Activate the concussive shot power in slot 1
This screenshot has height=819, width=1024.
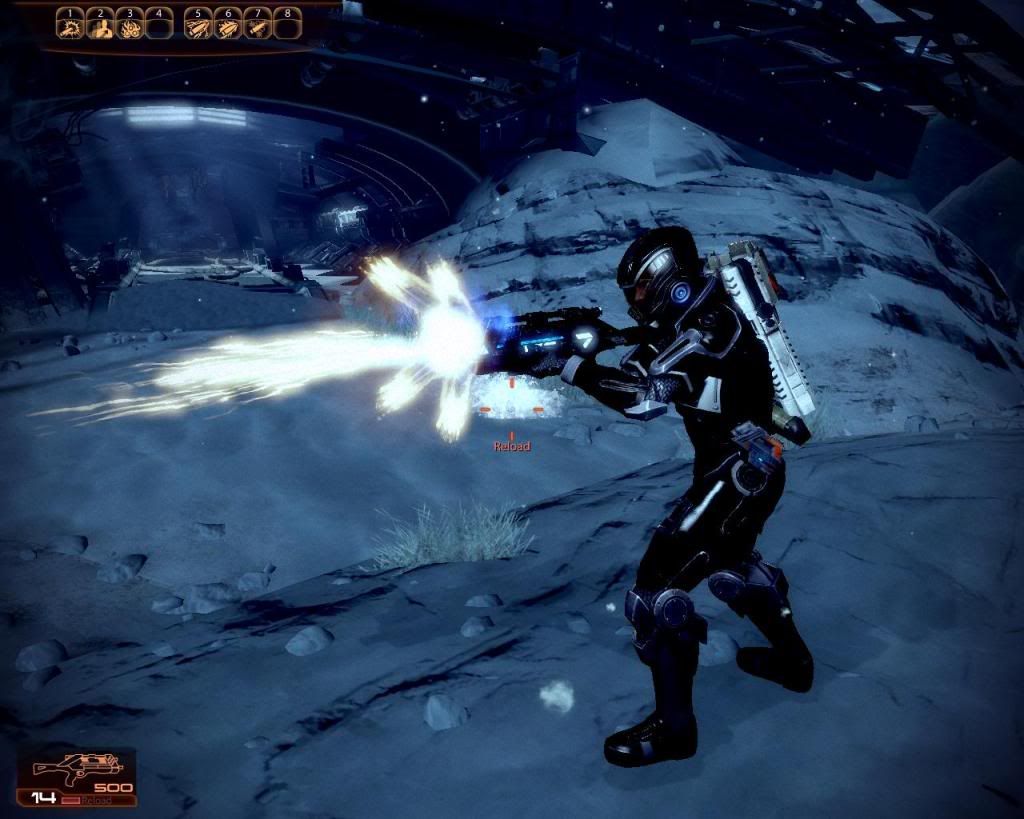pos(69,28)
